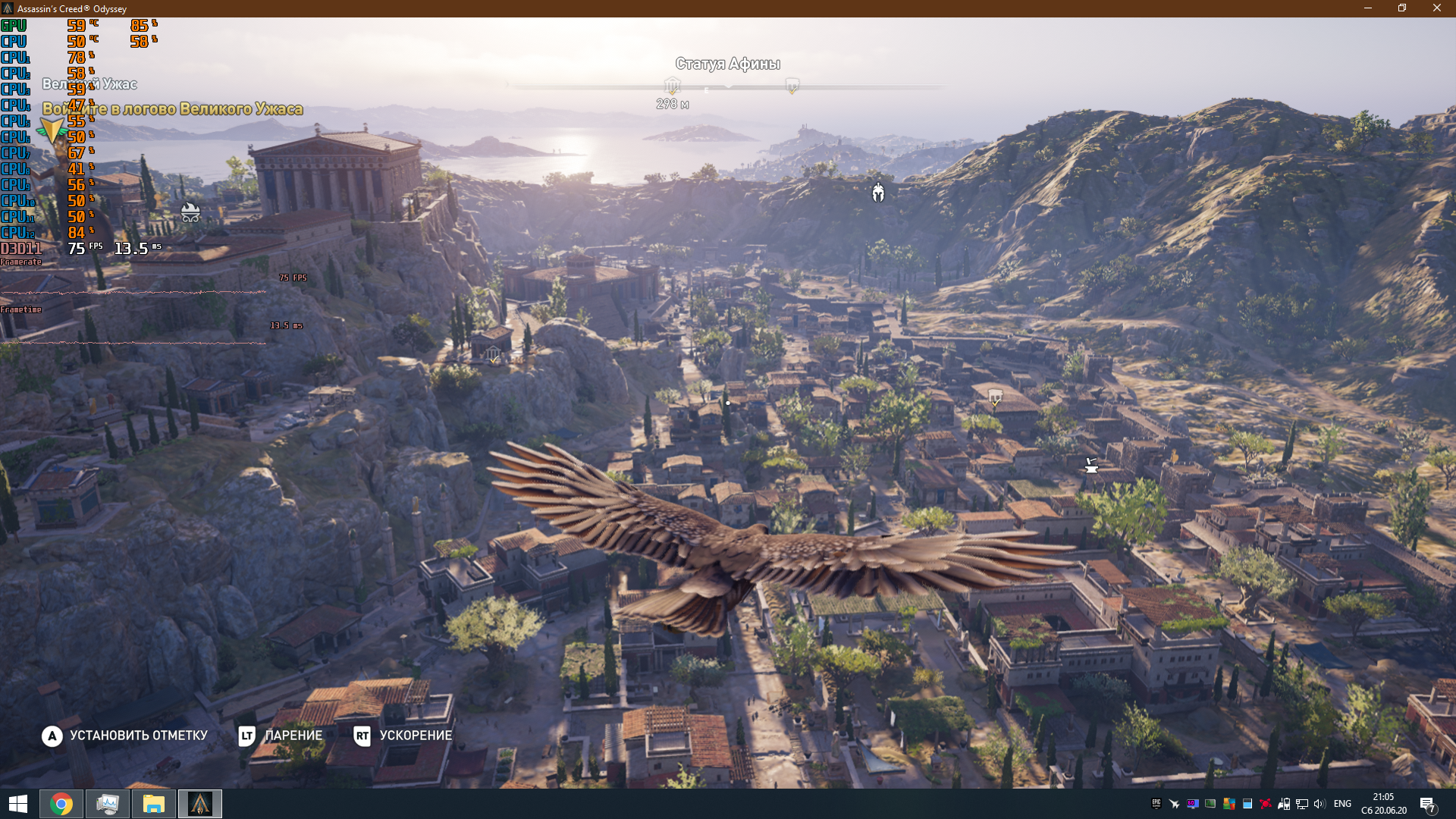
Task: Open File Explorer from the taskbar
Action: click(154, 804)
